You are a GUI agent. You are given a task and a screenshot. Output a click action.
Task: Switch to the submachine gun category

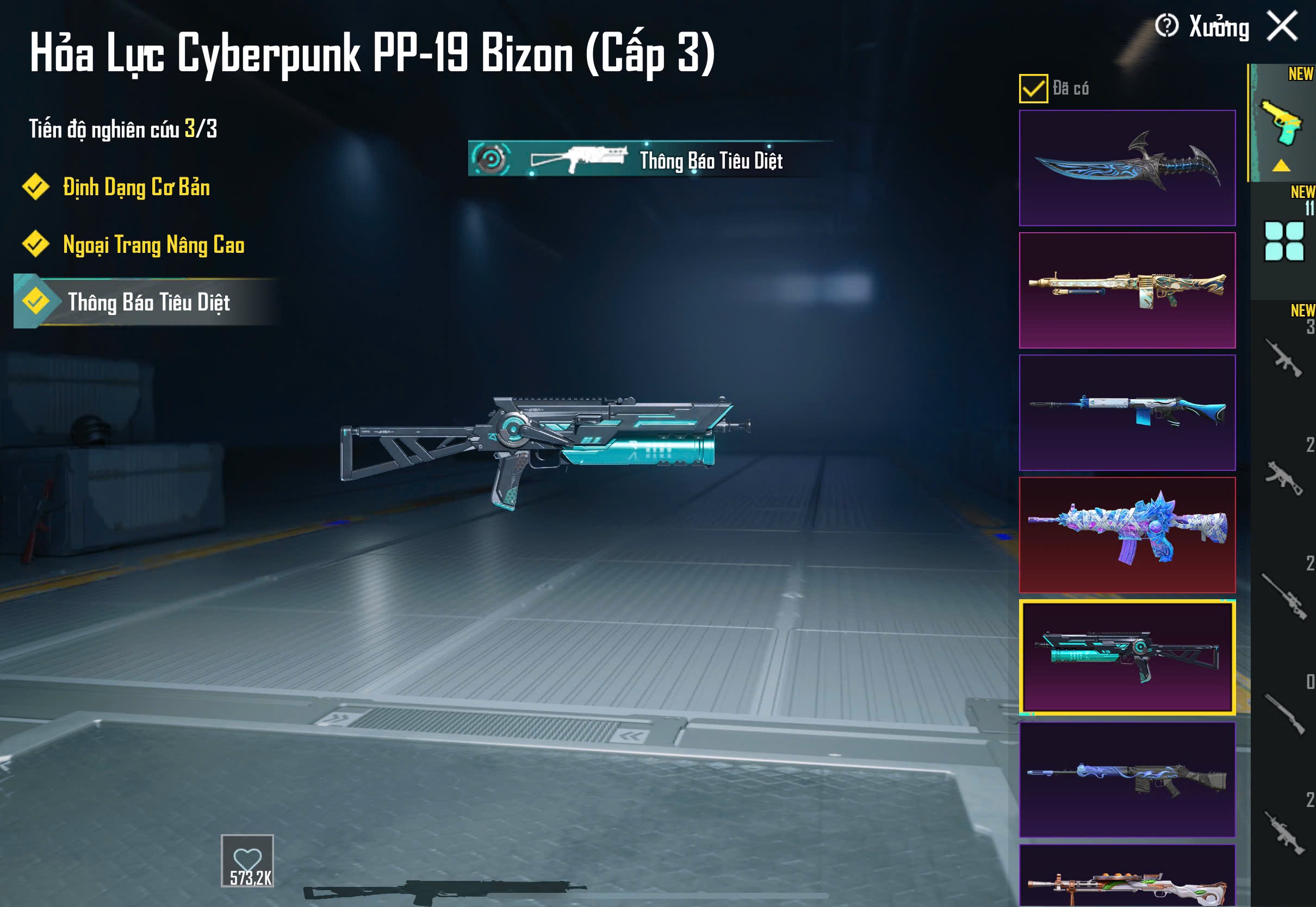pyautogui.click(x=1283, y=478)
